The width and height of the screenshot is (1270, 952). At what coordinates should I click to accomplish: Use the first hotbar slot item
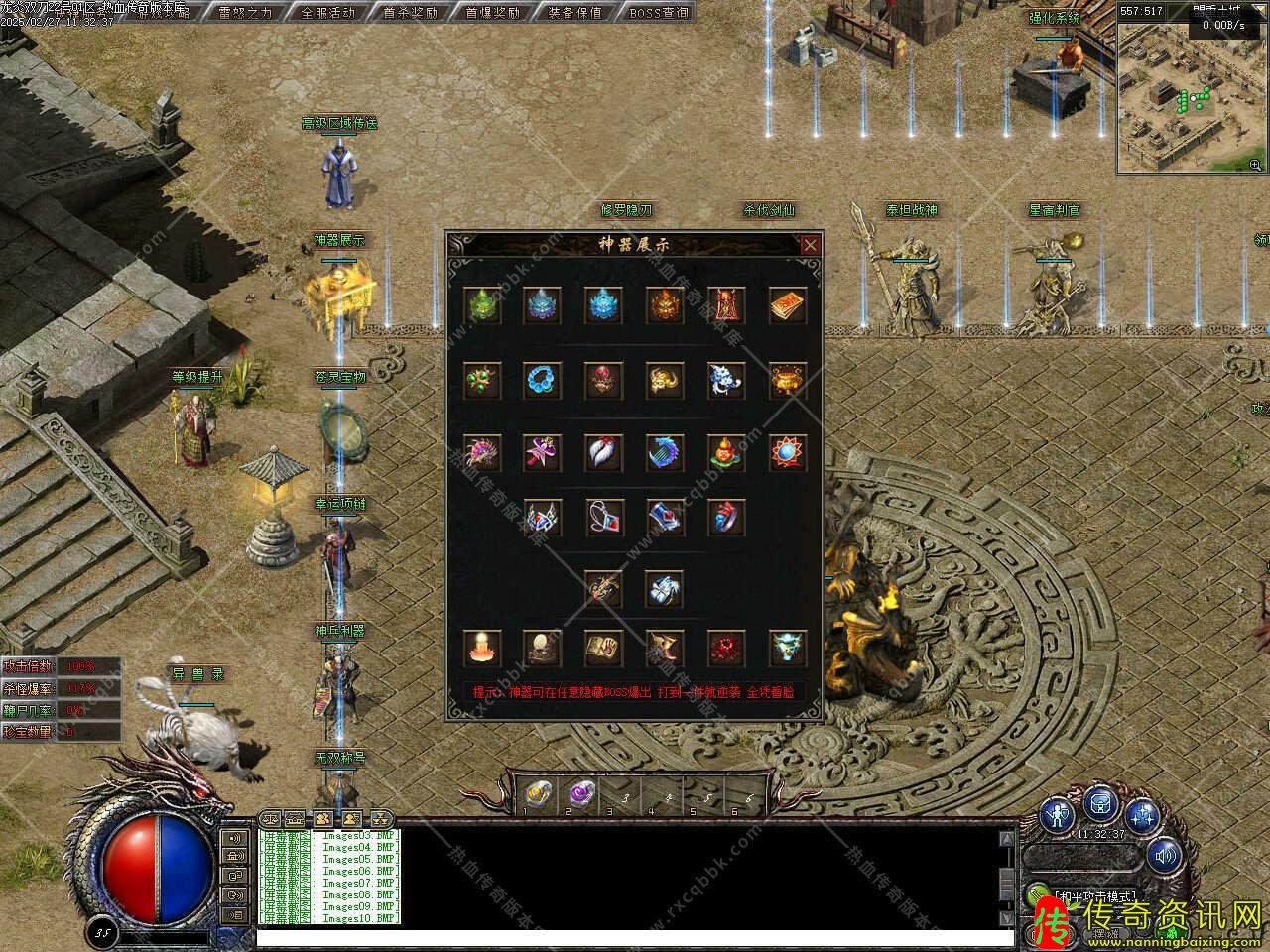tap(537, 792)
